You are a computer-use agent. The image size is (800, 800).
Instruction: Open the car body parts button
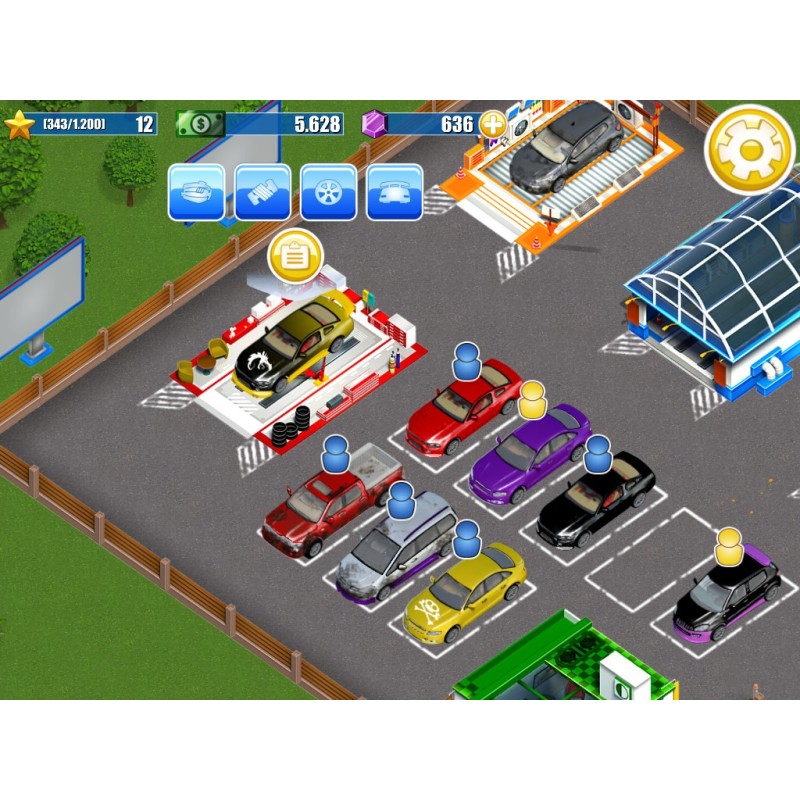[x=394, y=192]
